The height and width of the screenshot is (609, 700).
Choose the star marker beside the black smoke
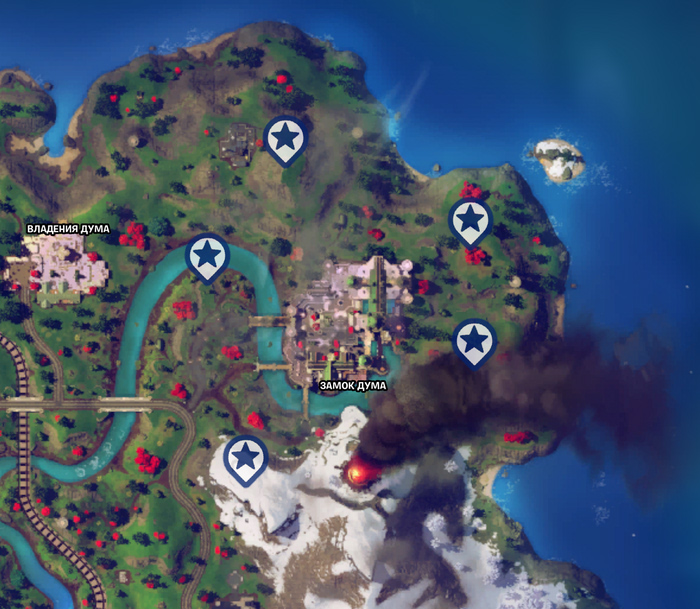click(475, 342)
